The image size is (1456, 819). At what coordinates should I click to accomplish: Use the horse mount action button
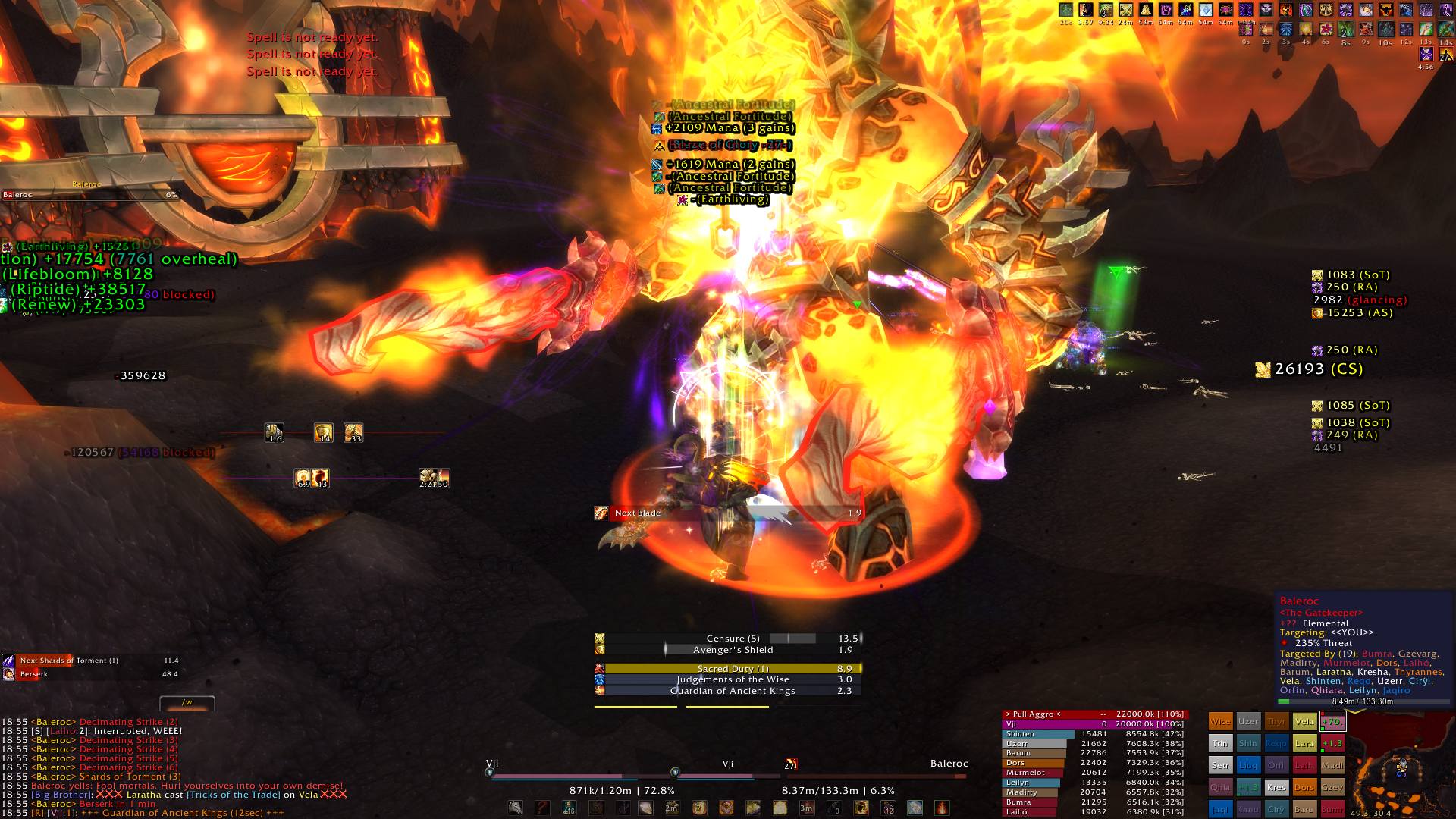516,808
